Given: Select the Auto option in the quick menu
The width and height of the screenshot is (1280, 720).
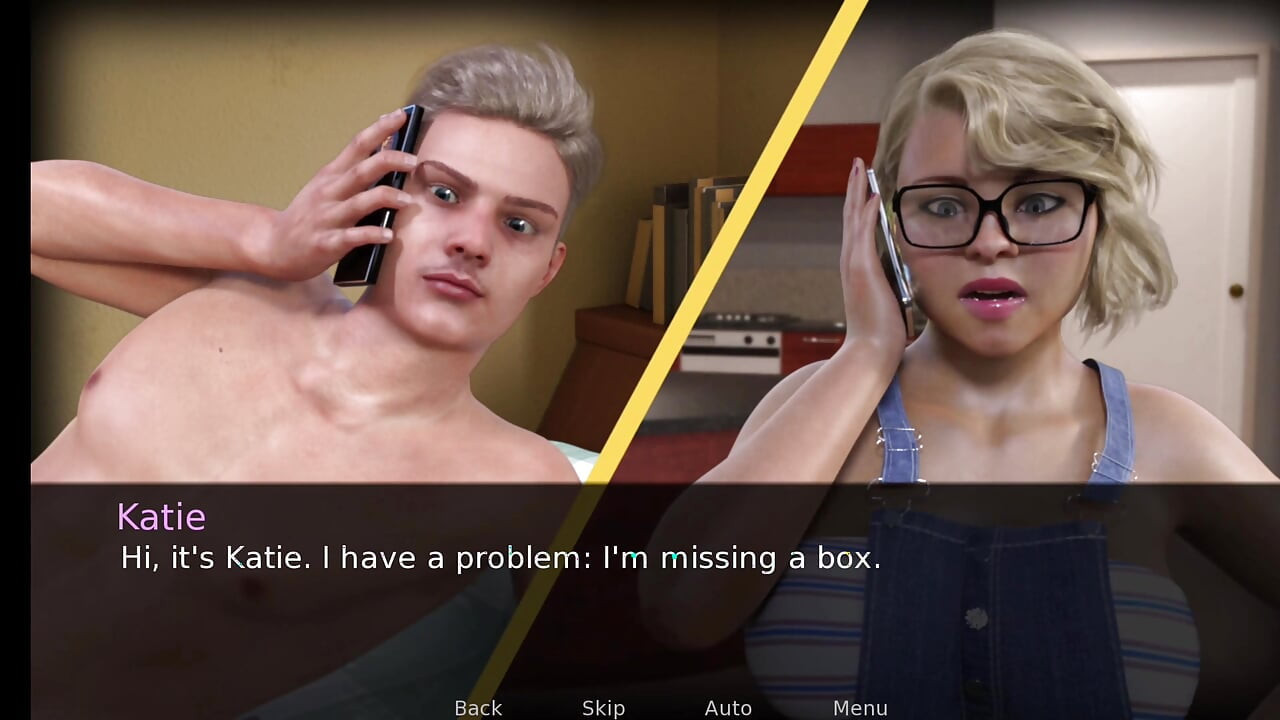Looking at the screenshot, I should [729, 708].
